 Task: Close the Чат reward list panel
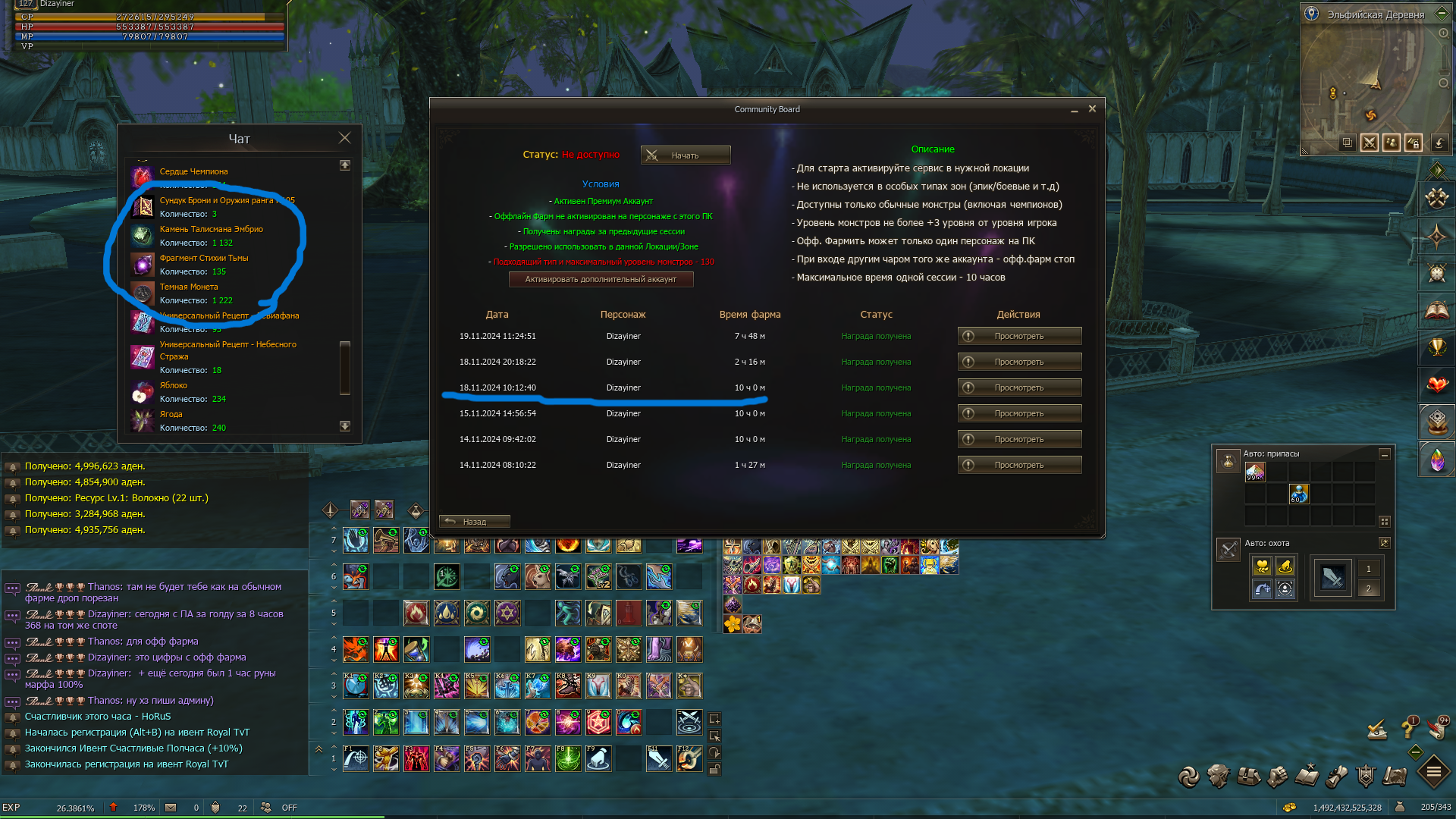click(344, 138)
